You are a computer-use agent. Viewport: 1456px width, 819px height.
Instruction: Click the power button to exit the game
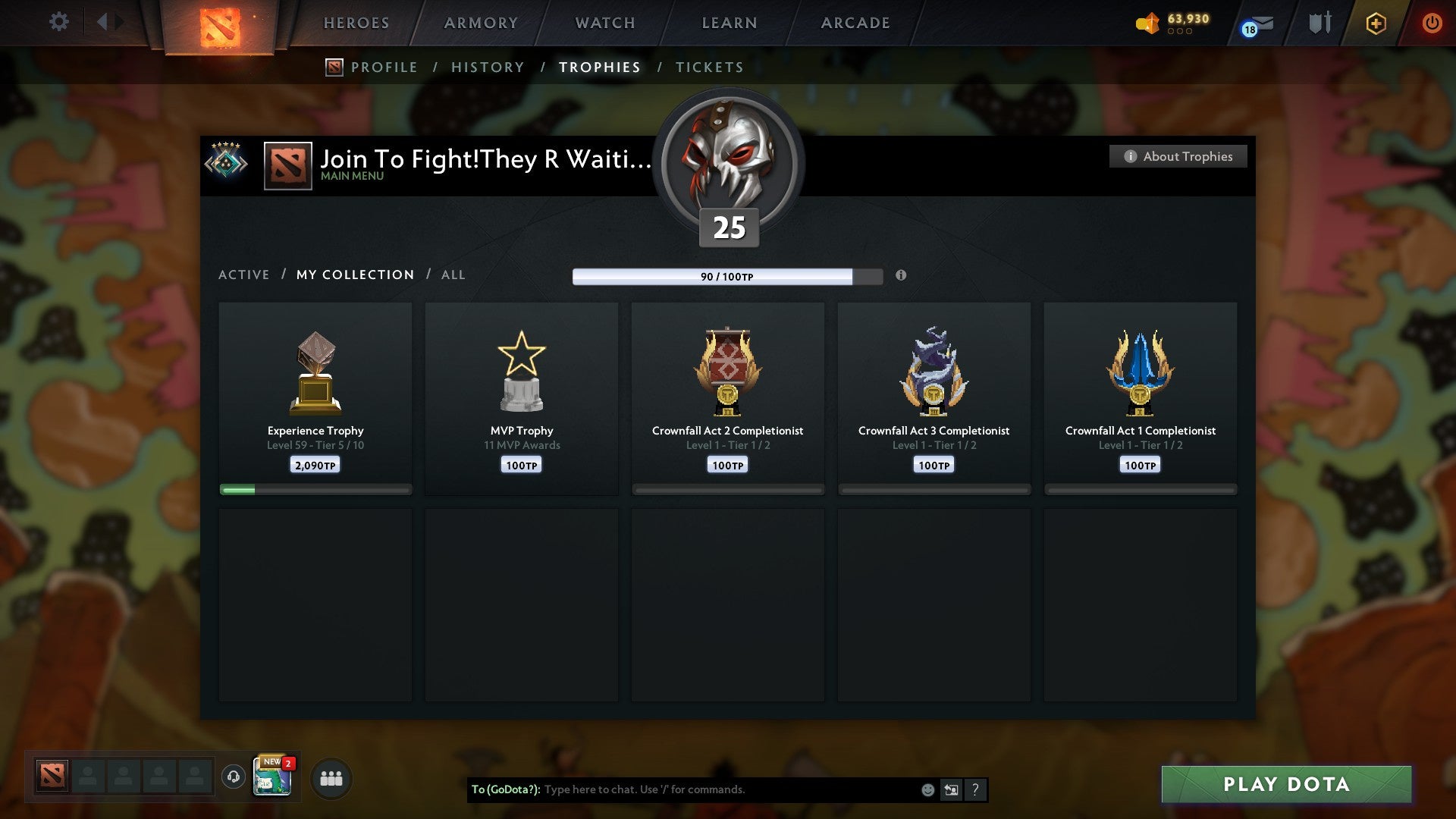pyautogui.click(x=1432, y=23)
